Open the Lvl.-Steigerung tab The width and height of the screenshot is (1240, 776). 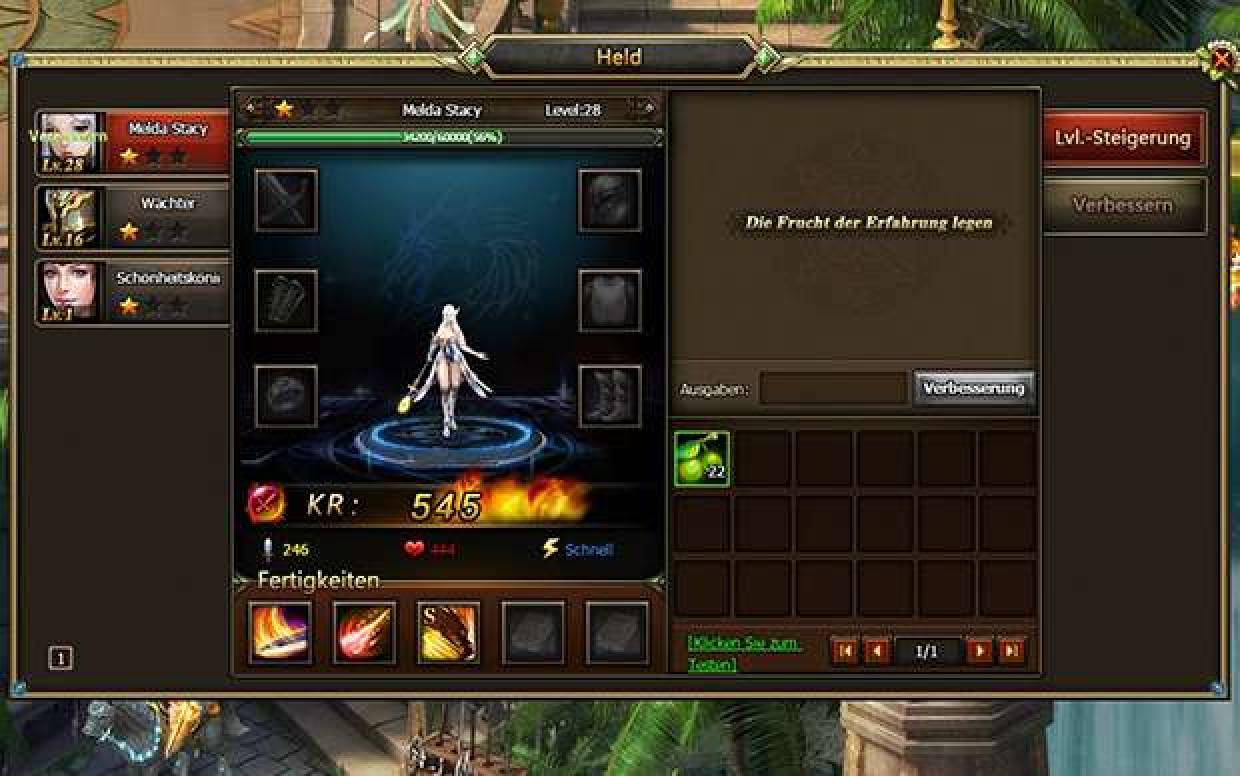1123,138
